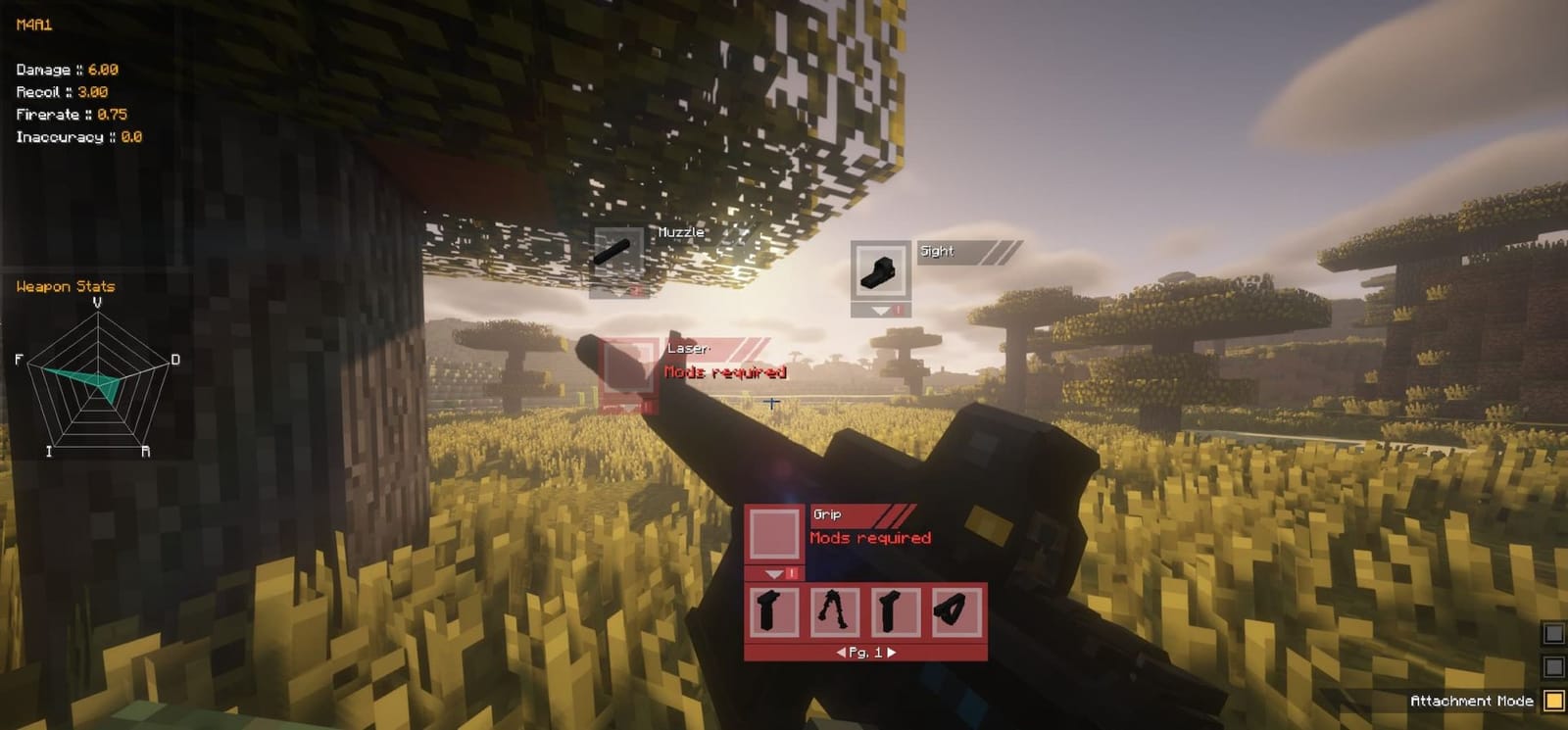
Task: Click the red indicator bar beside the Grip dropdown
Action: (x=791, y=574)
